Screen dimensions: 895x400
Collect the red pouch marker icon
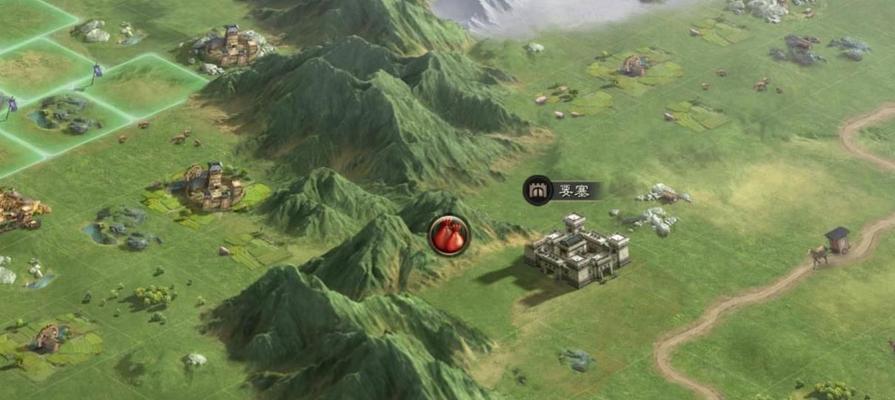pyautogui.click(x=449, y=236)
